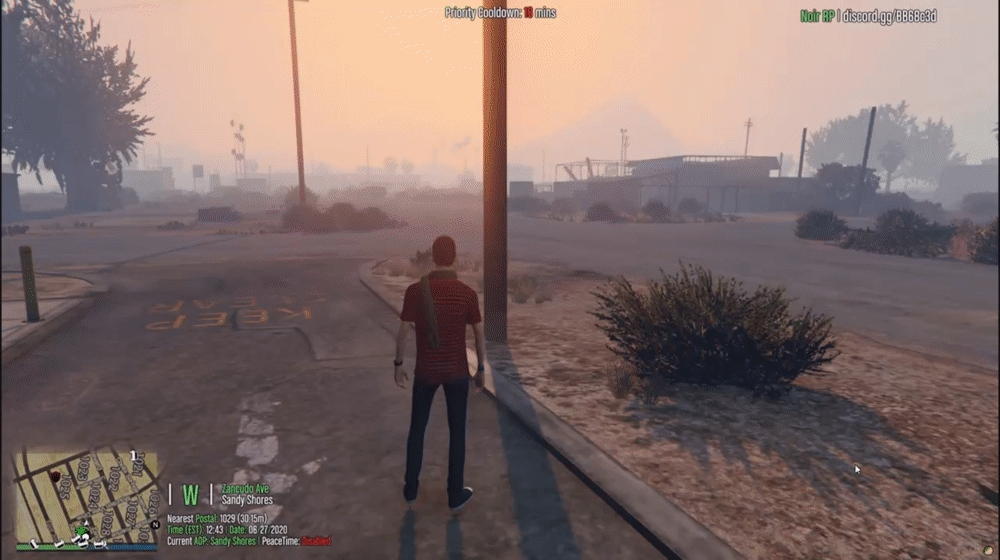Open the minimap of Sandy Shores
This screenshot has width=1000, height=560.
pyautogui.click(x=86, y=496)
